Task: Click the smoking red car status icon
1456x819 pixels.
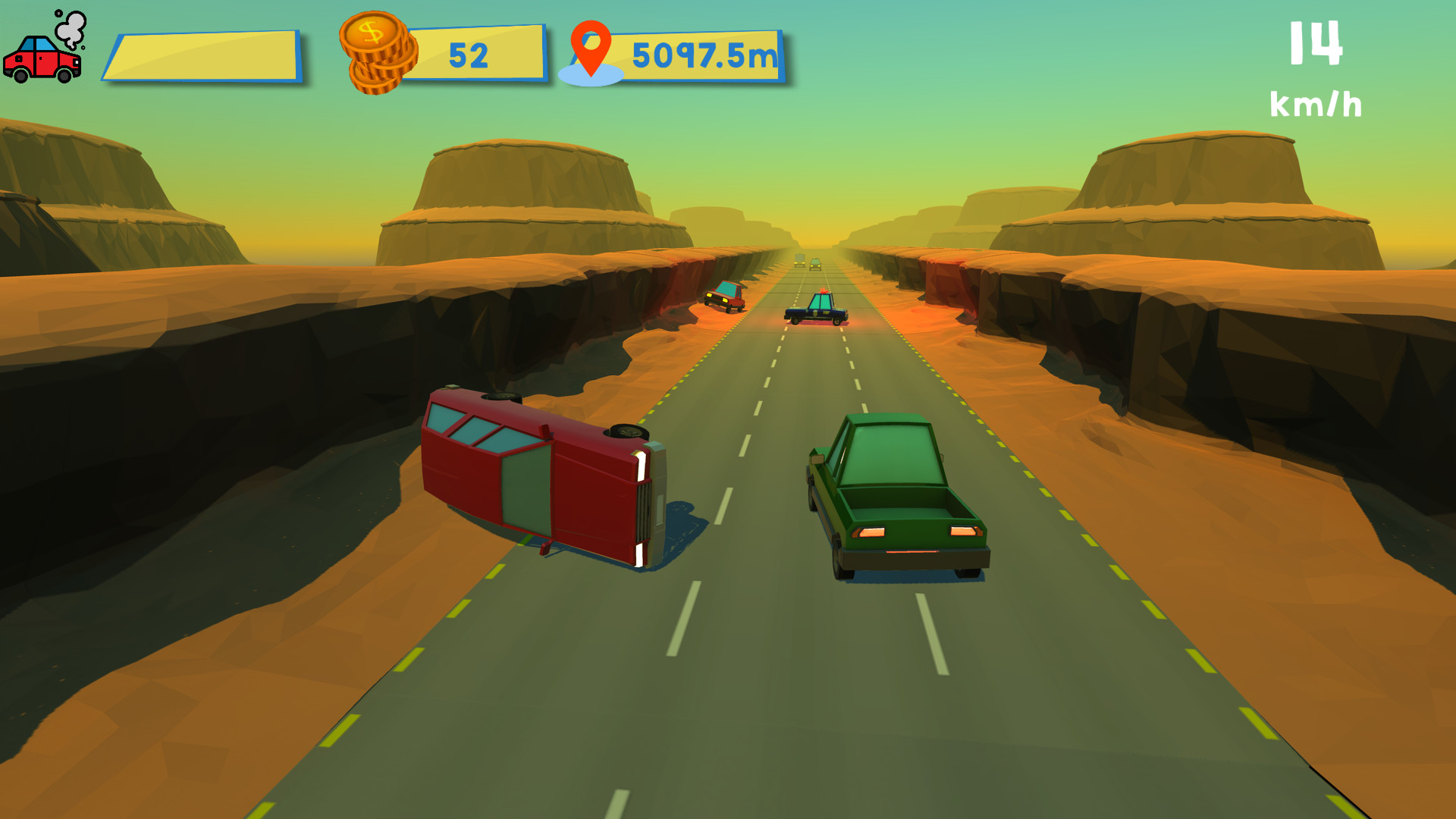Action: 42,61
